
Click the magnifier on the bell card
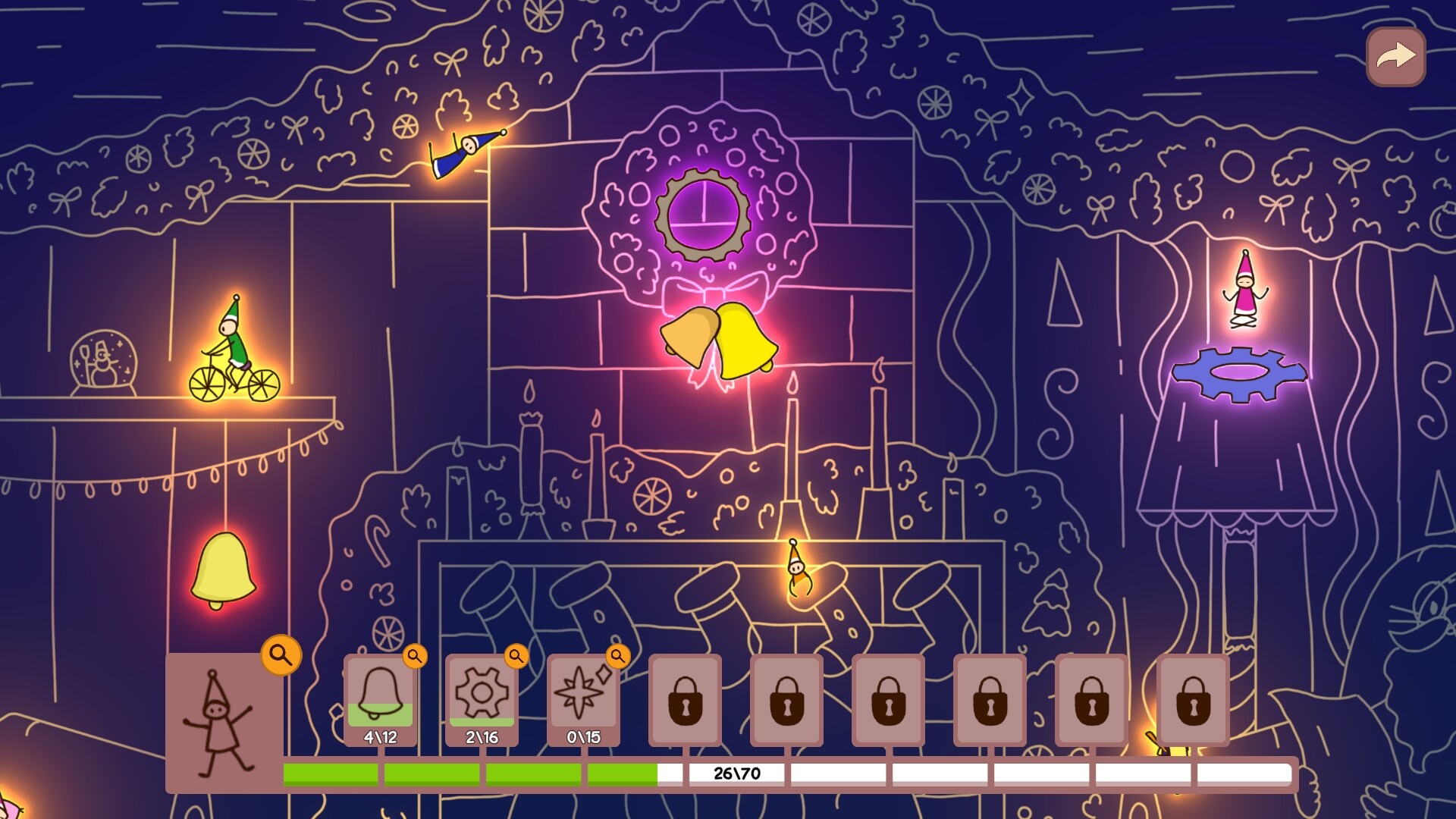(413, 659)
